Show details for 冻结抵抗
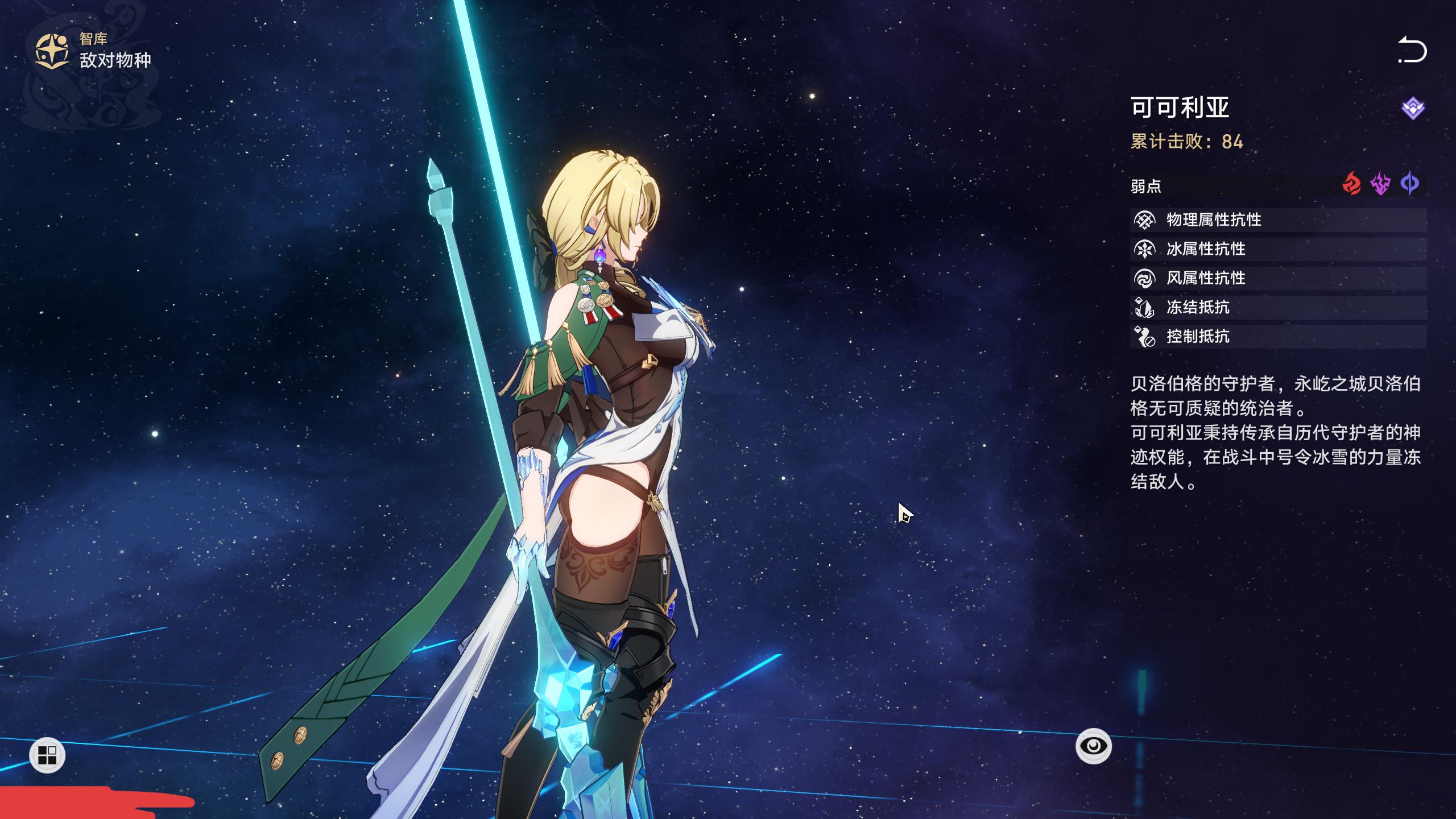Screen dimensions: 1456x819 tap(1277, 307)
